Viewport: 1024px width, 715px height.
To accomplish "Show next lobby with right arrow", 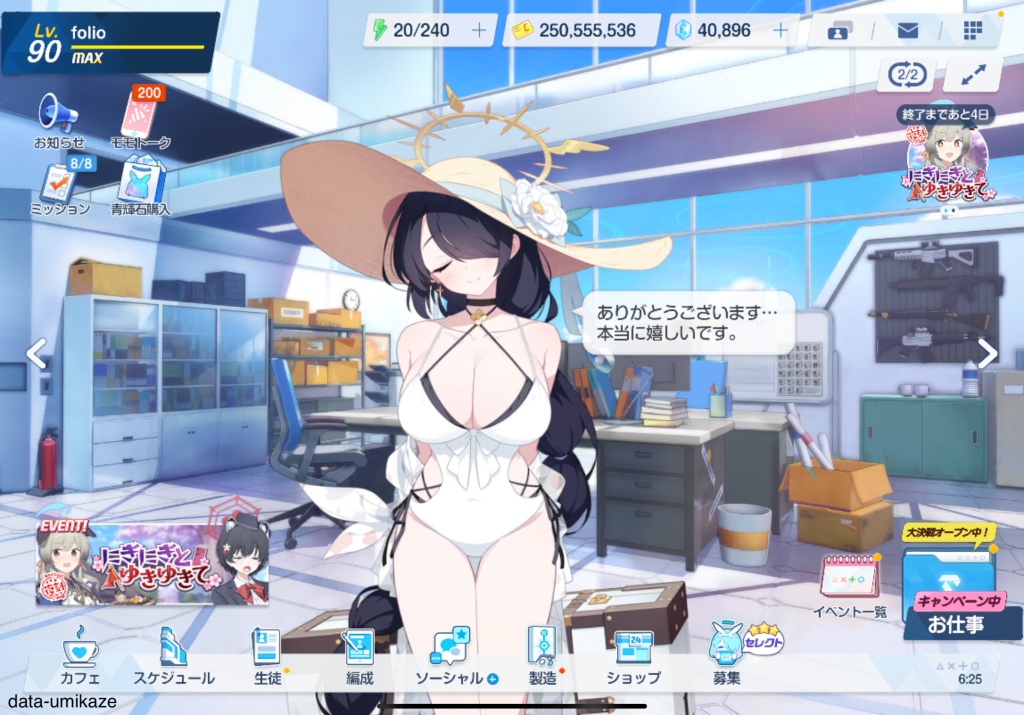I will coord(987,352).
